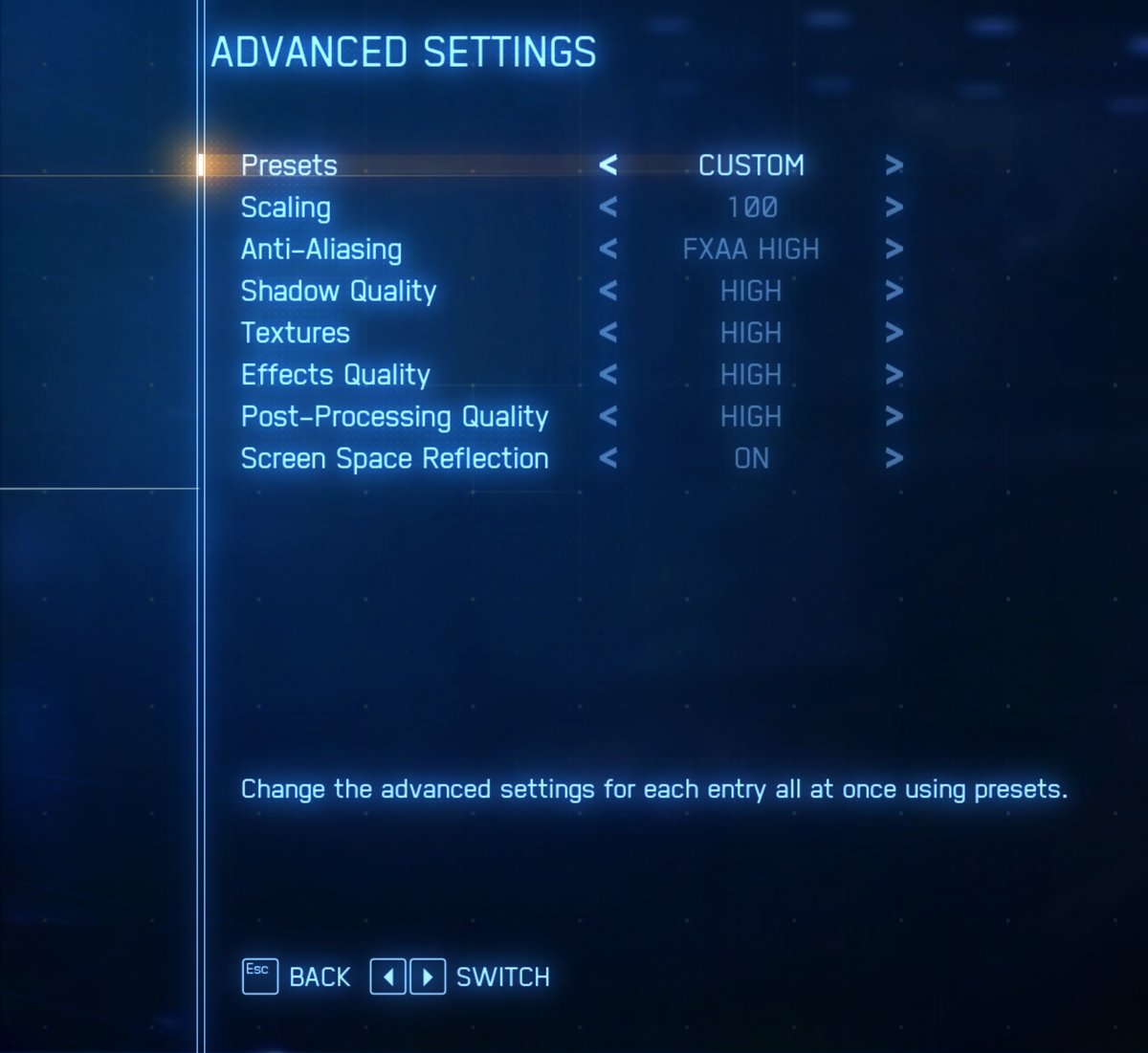Decrease Scaling with its left arrow
1148x1053 pixels.
click(608, 208)
